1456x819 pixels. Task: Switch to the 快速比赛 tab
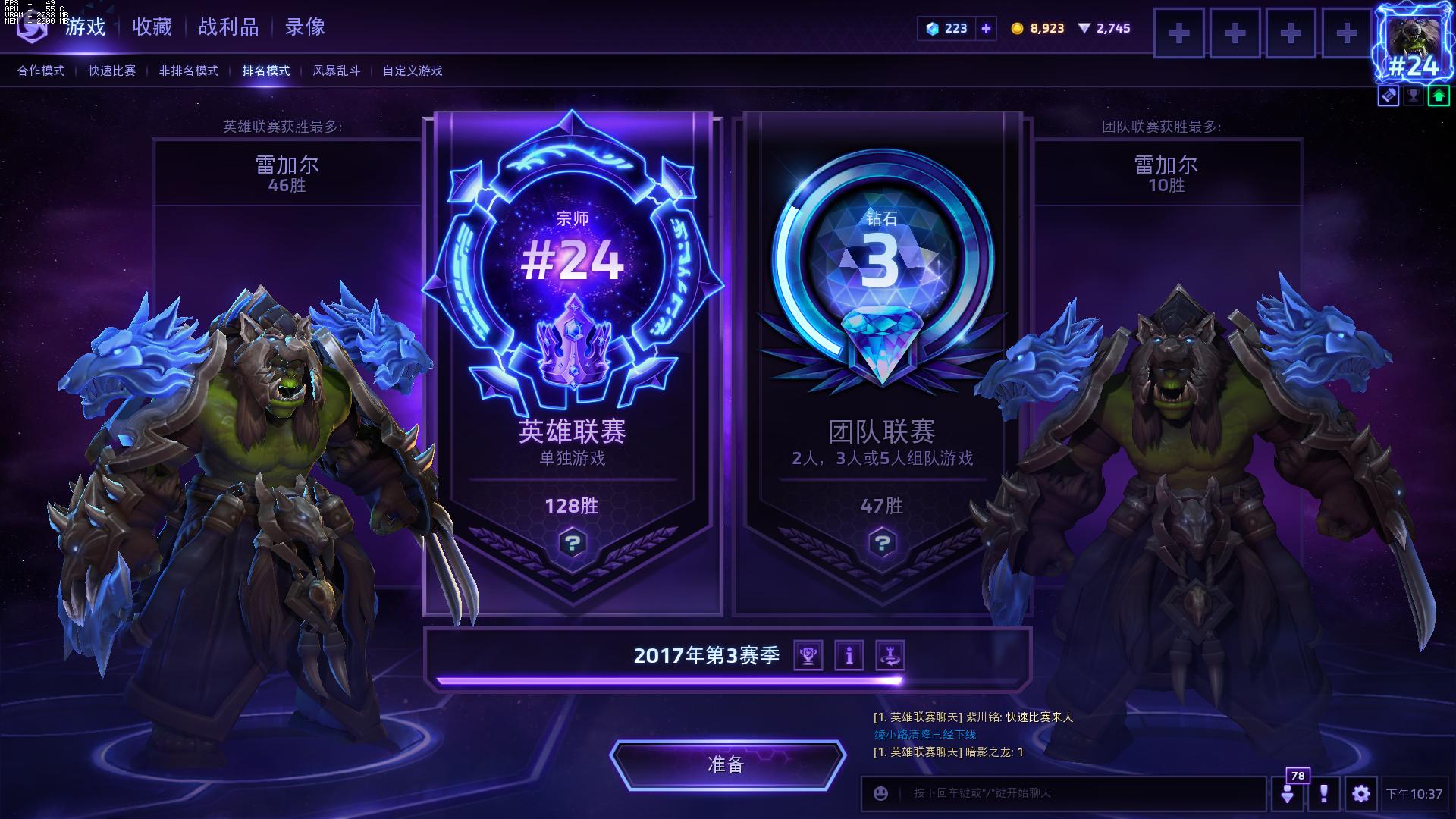point(111,71)
